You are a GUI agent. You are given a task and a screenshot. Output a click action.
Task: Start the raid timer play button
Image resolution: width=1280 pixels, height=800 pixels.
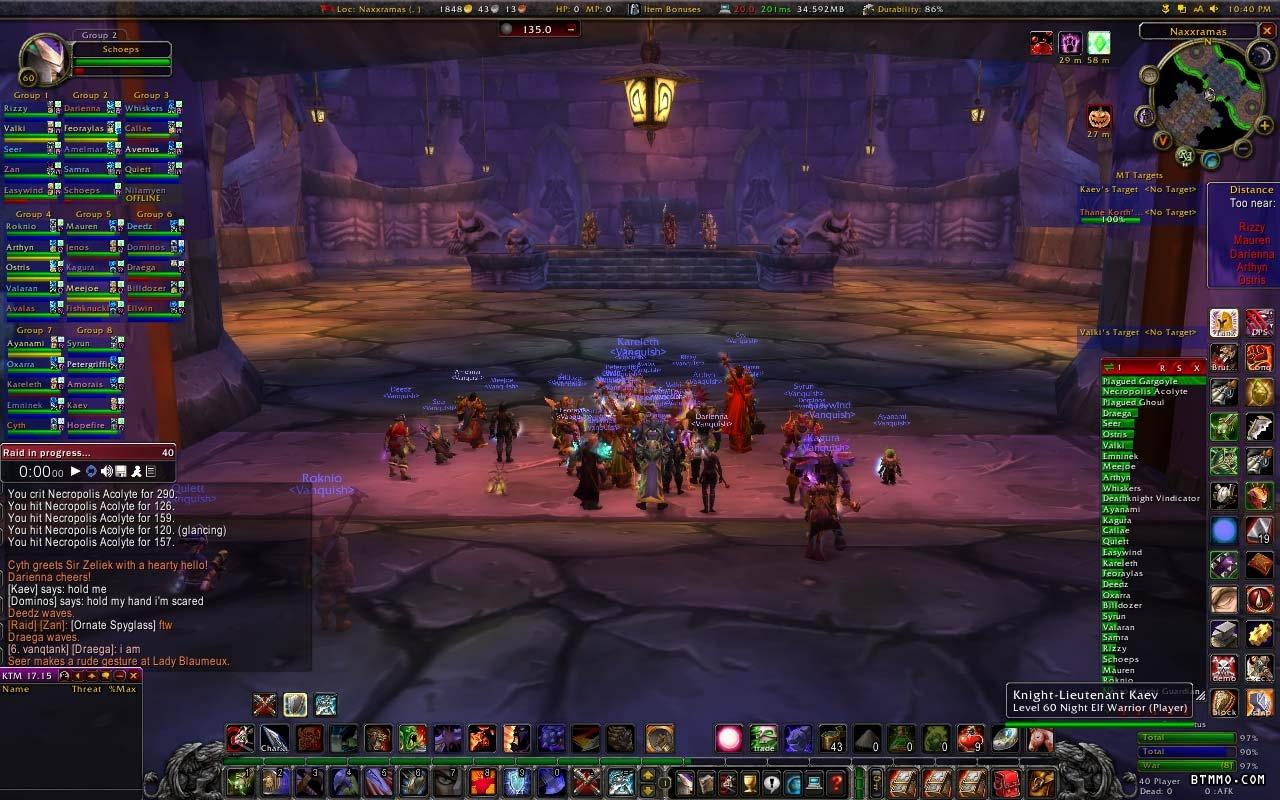click(x=75, y=471)
